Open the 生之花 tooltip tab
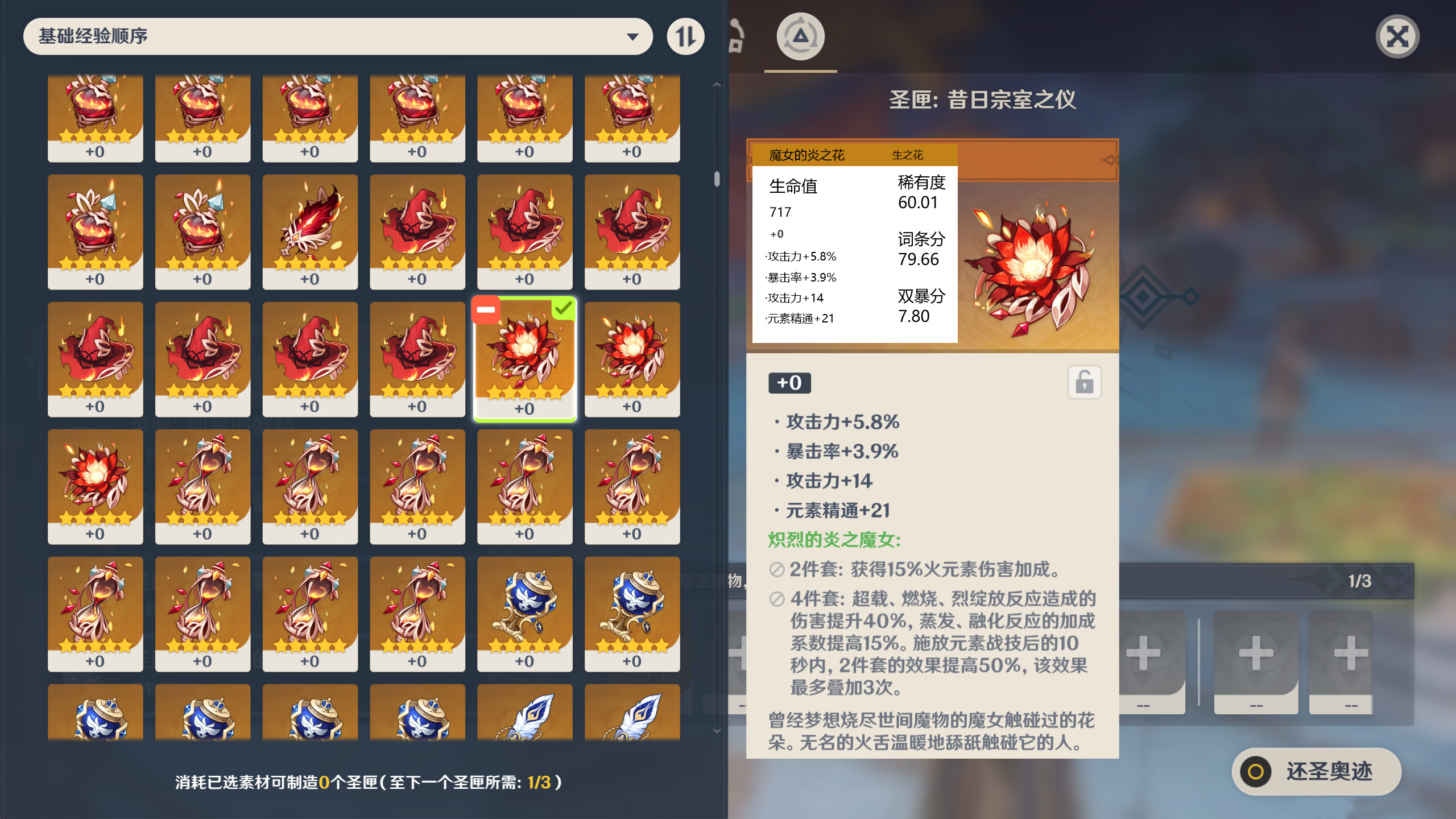This screenshot has width=1456, height=819. click(910, 155)
